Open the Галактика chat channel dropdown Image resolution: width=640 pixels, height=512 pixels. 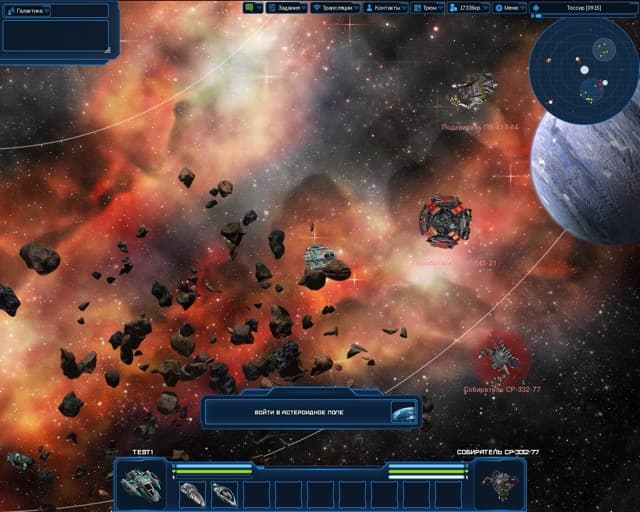(55, 10)
